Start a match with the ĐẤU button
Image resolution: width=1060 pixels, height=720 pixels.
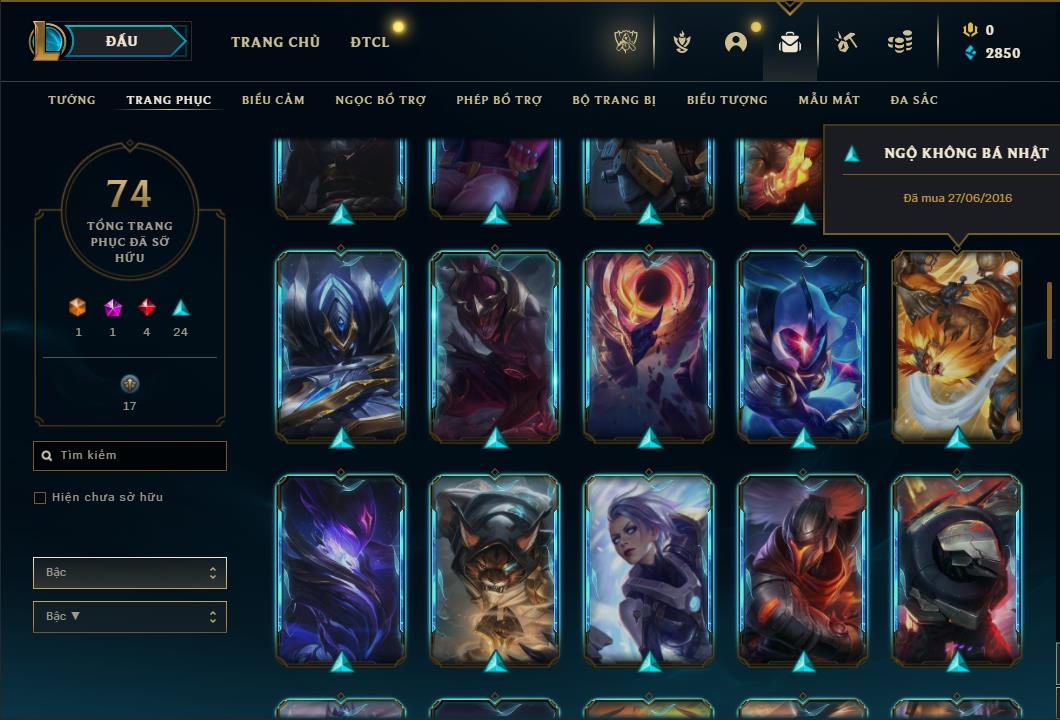pos(124,41)
